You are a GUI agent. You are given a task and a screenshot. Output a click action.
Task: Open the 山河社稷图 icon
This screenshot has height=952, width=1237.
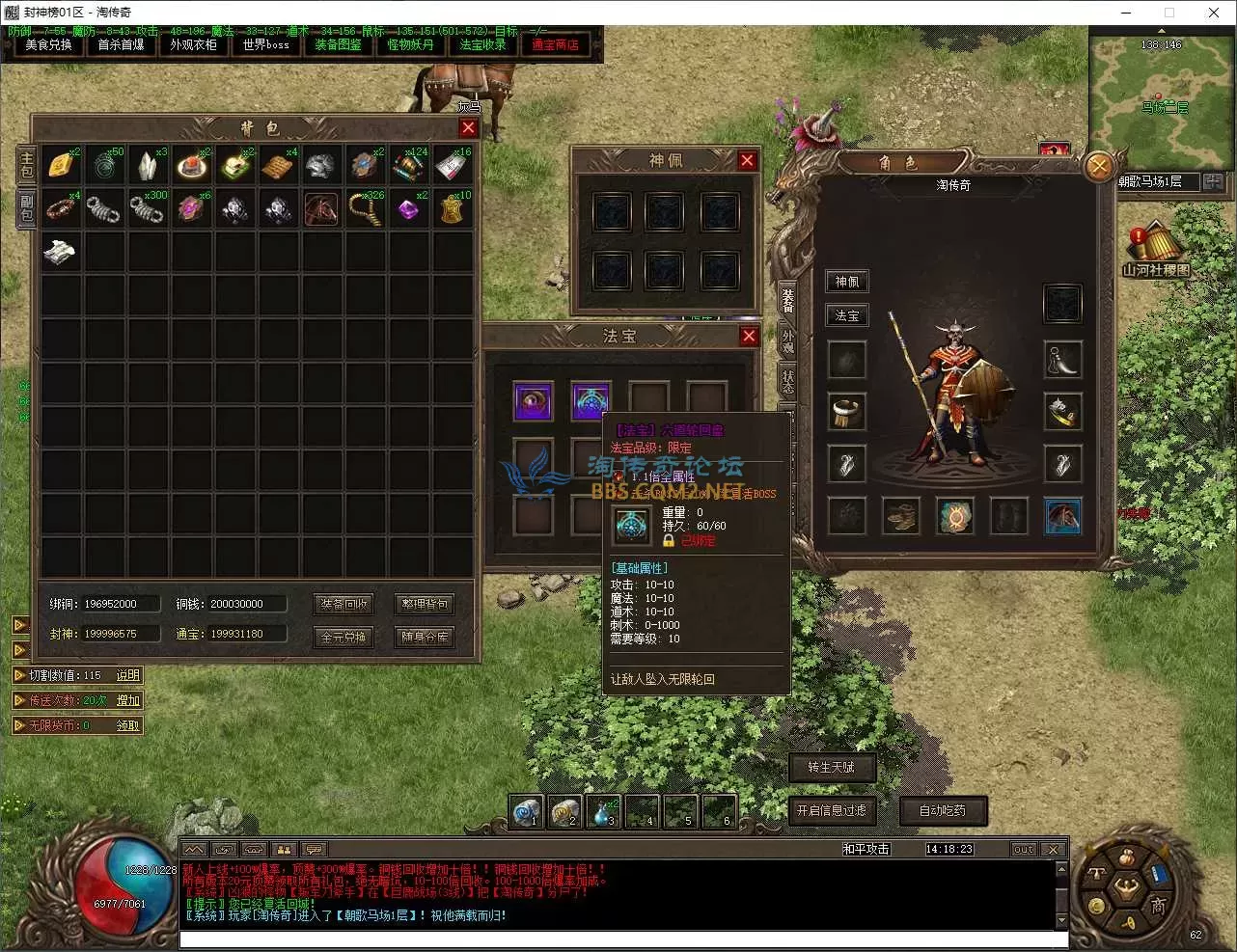tap(1155, 254)
